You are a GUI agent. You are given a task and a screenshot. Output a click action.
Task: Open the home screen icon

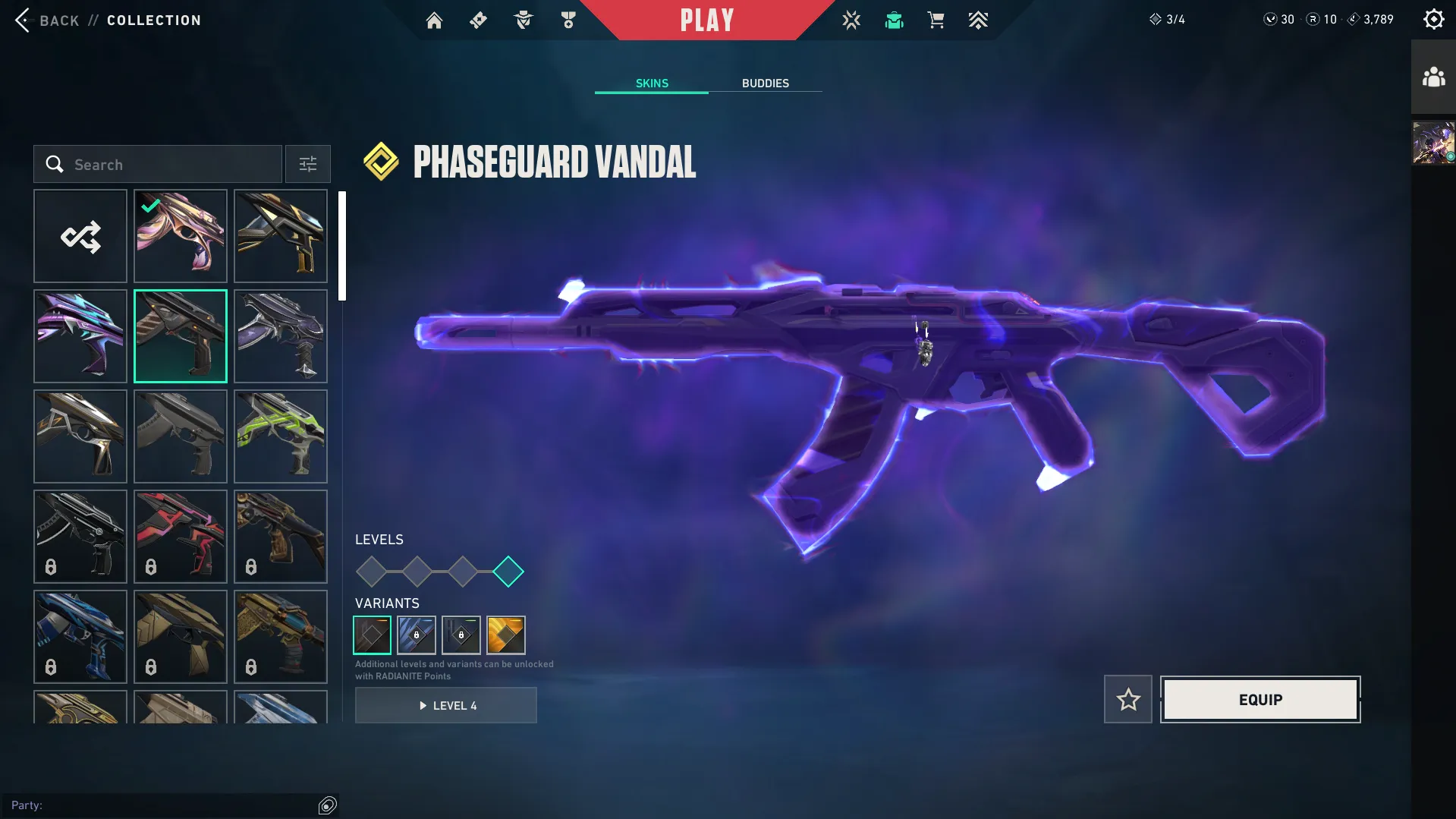point(434,20)
